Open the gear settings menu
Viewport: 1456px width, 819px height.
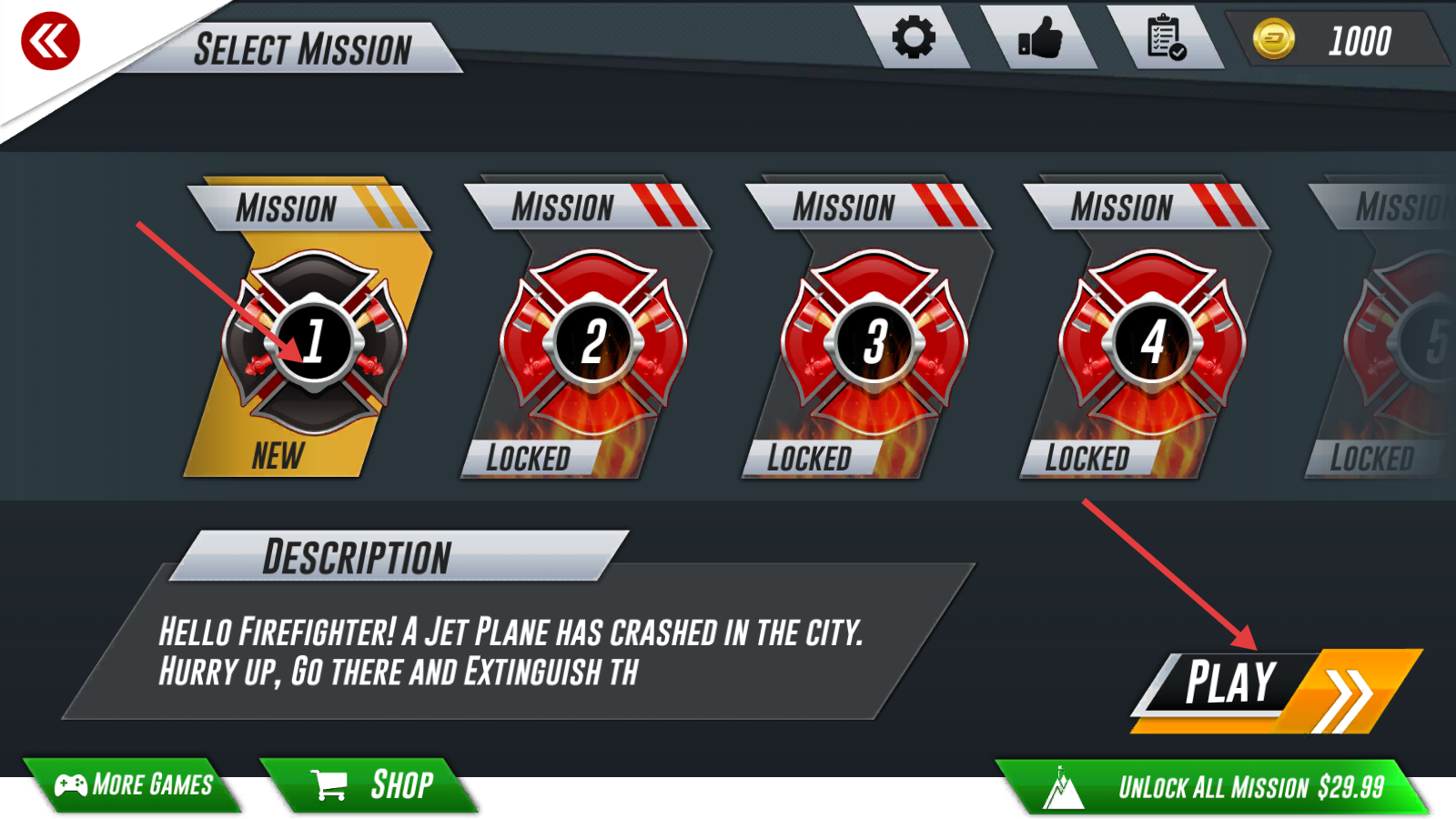913,38
